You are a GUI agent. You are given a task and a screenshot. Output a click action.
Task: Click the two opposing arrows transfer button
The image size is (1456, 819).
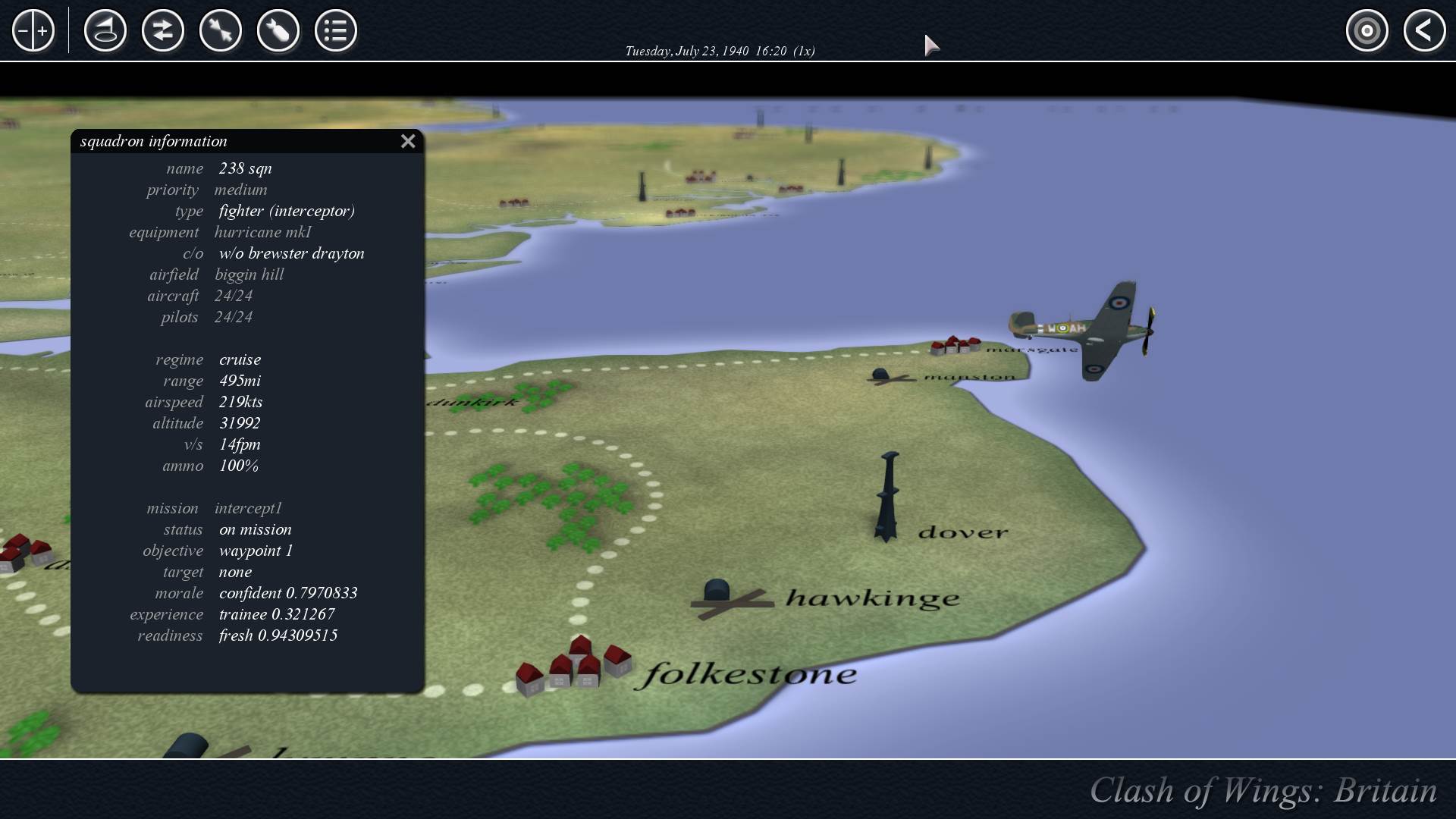(163, 31)
